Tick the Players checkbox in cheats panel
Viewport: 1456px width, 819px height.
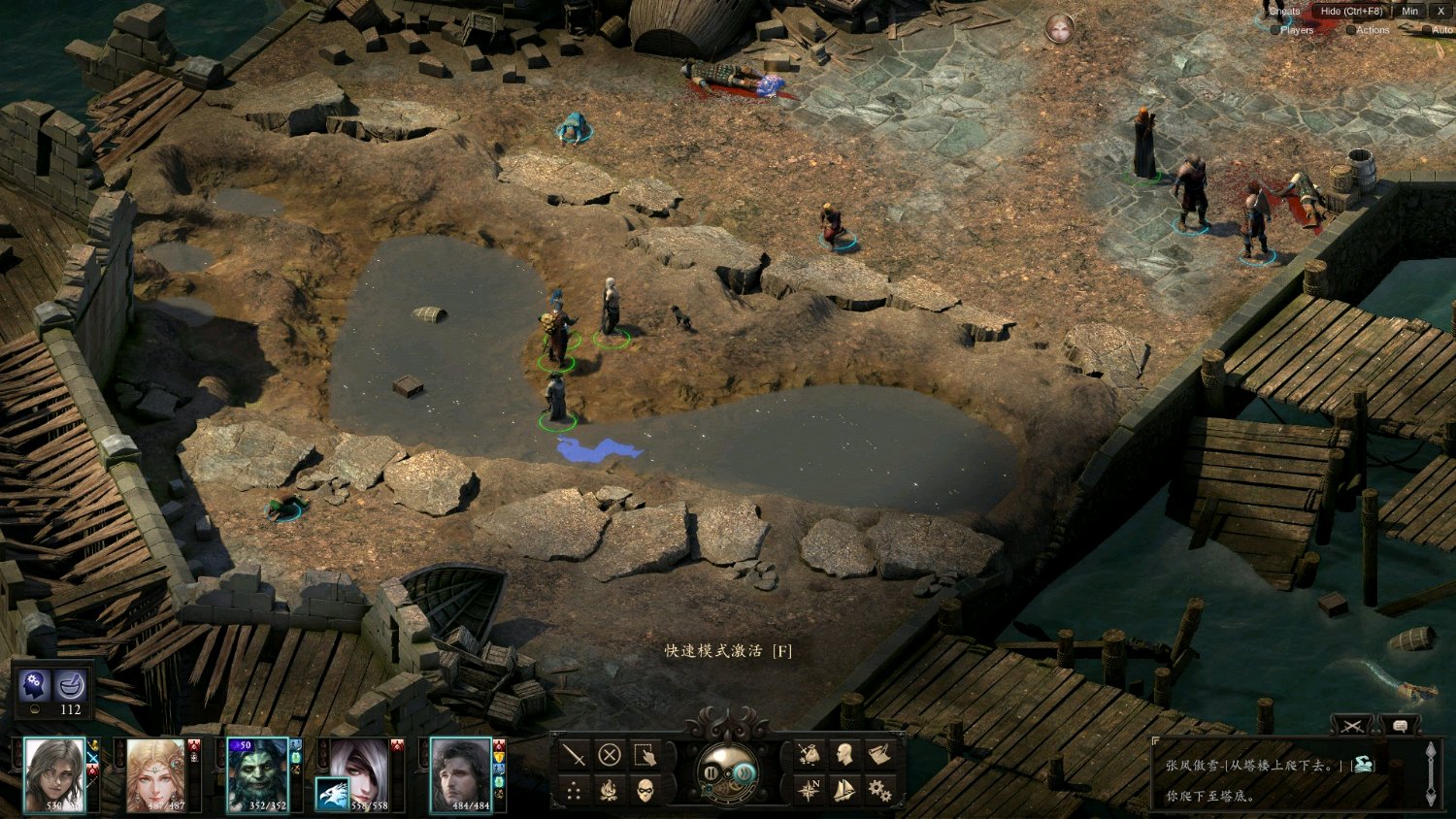1275,30
